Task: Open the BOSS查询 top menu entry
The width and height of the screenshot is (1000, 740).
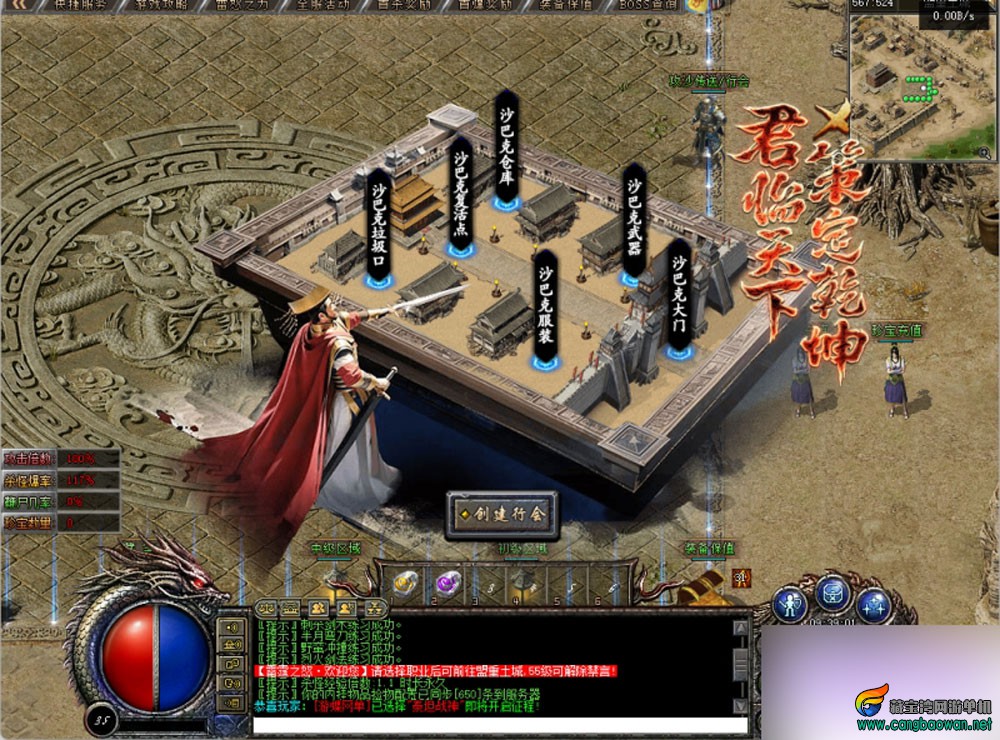Action: (x=648, y=5)
